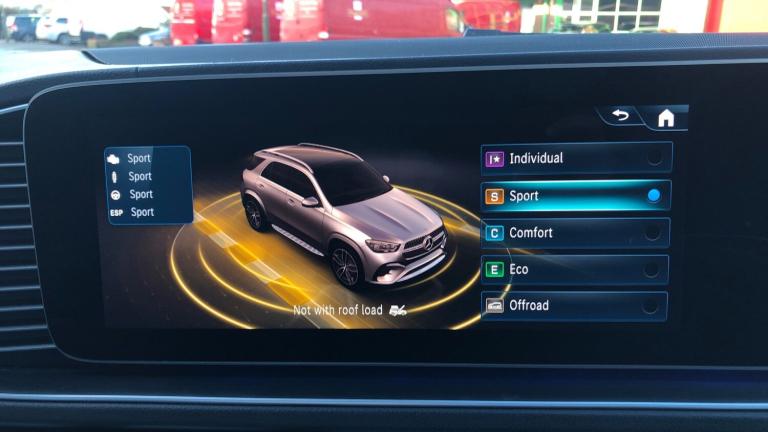
Task: Select the Offroad drive mode
Action: point(575,305)
